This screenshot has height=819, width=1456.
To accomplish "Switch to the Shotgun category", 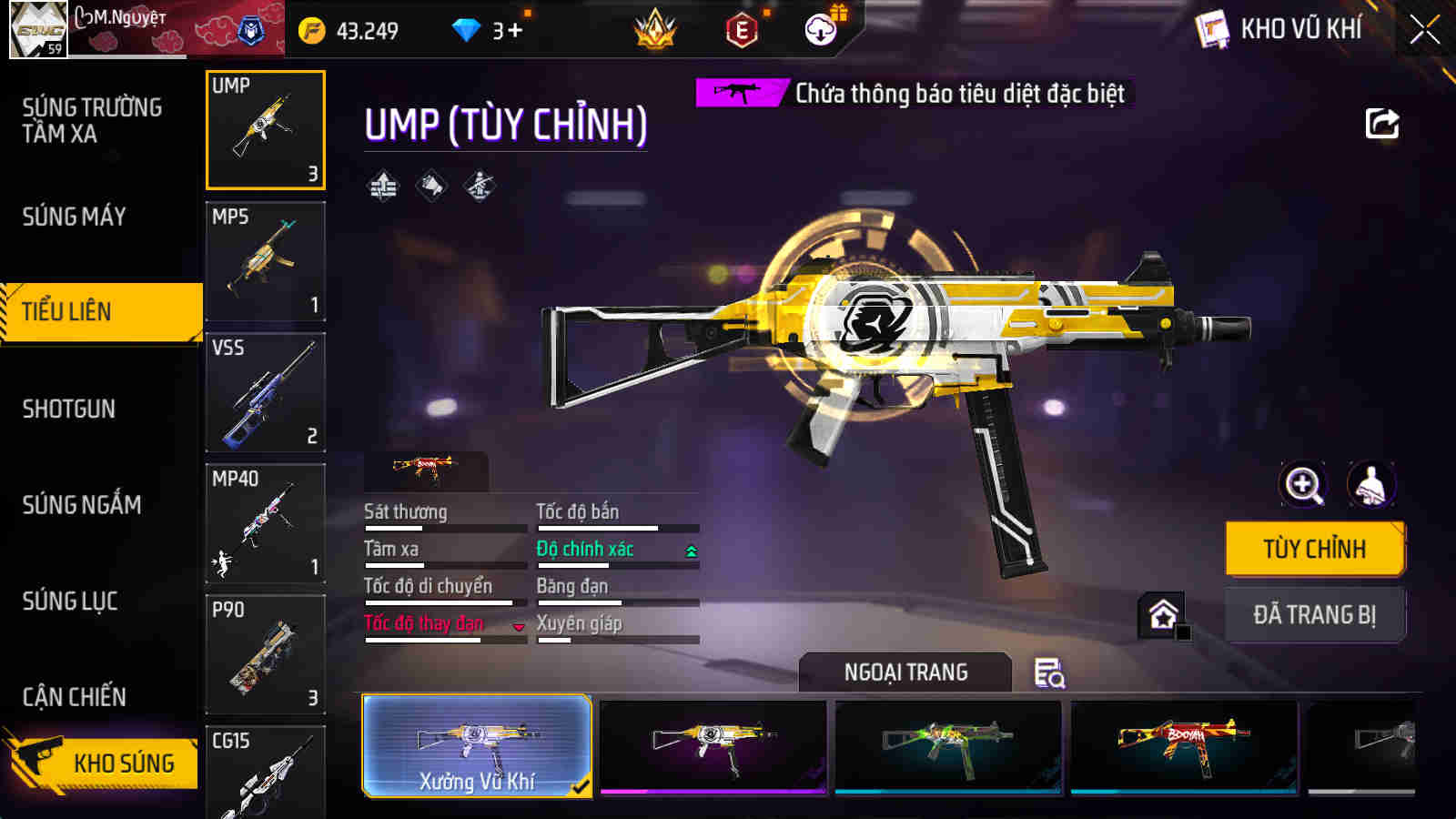I will point(69,409).
